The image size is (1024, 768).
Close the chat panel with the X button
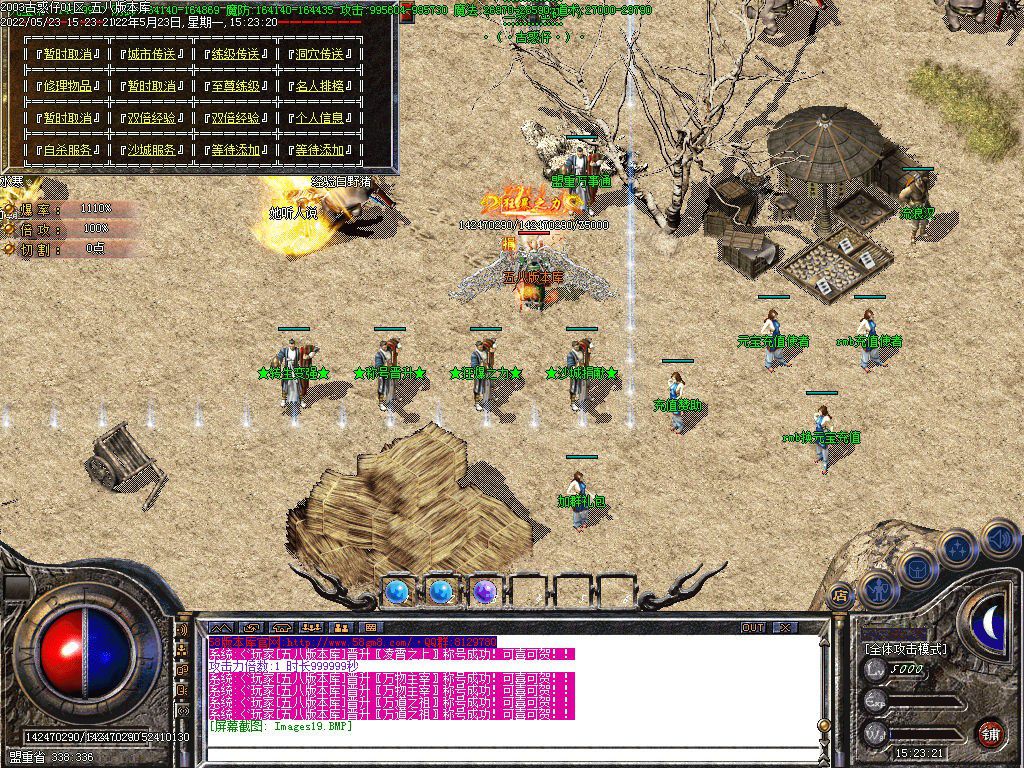785,628
